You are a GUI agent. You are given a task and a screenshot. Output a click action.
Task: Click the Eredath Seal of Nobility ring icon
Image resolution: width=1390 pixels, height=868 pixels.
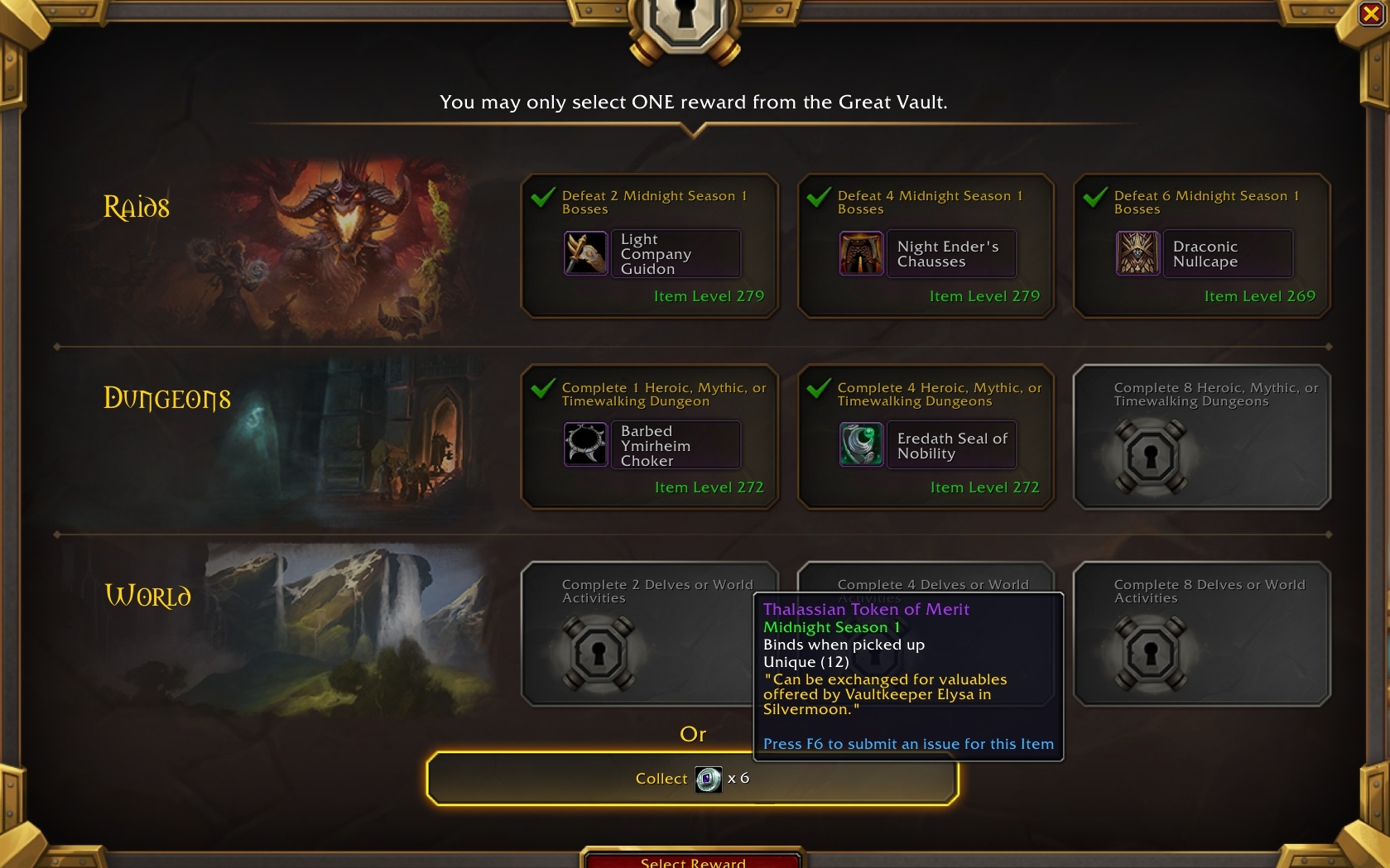[861, 444]
